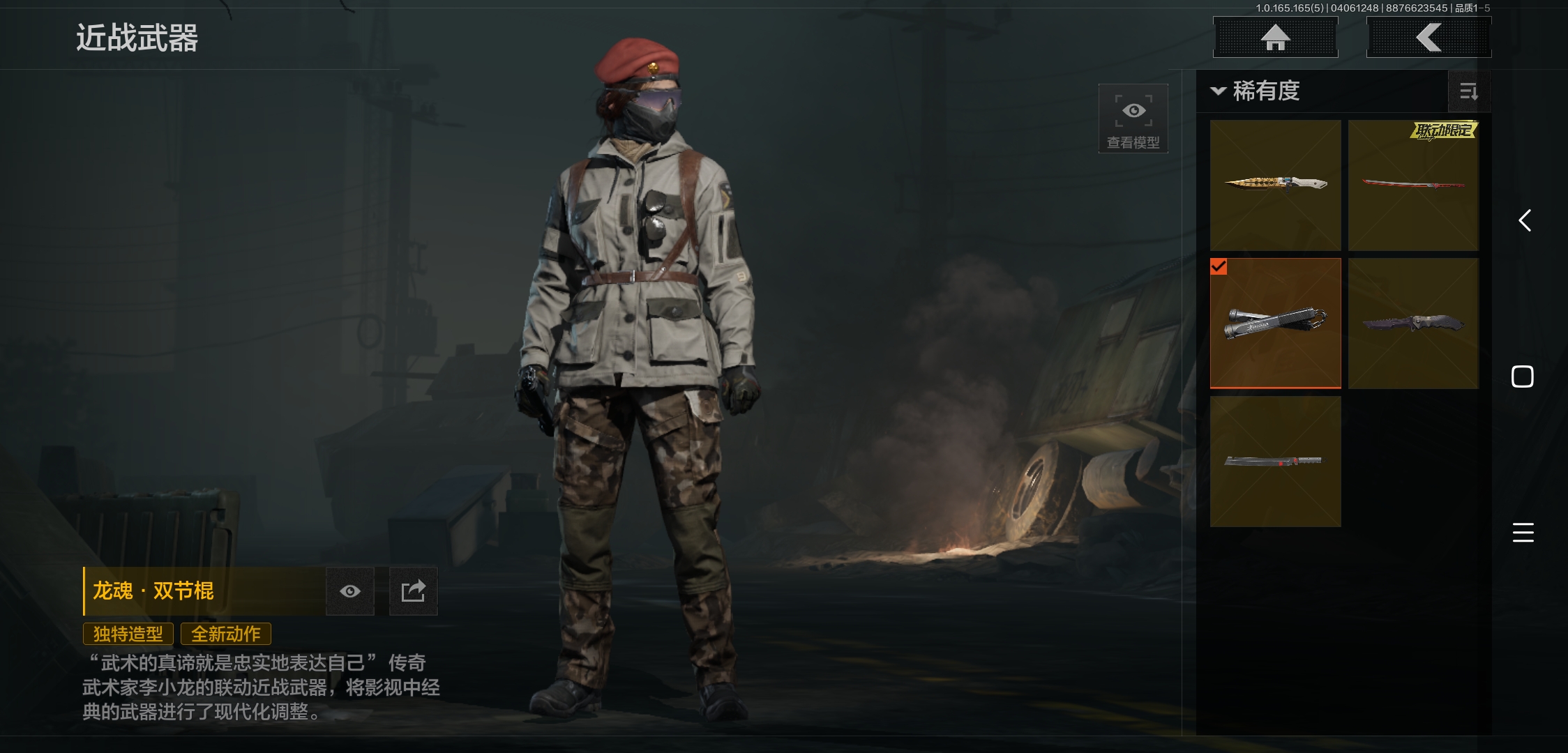Pick the dark folding knife tile

point(1413,323)
